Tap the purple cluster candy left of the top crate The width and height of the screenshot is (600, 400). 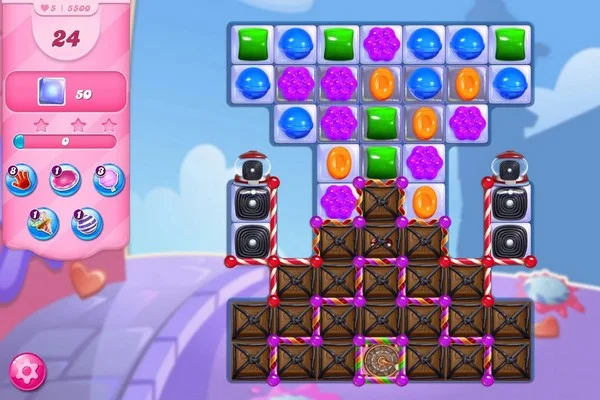point(337,199)
